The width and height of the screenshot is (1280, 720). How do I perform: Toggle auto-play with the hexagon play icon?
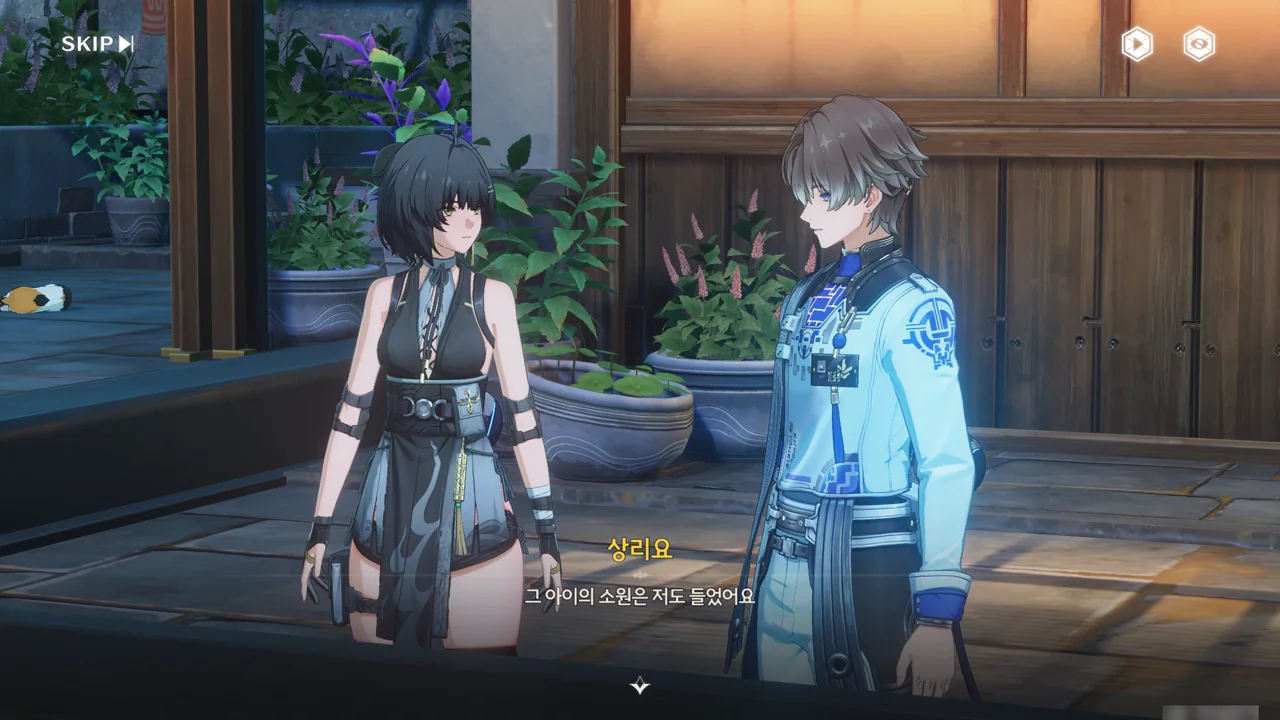[x=1137, y=44]
